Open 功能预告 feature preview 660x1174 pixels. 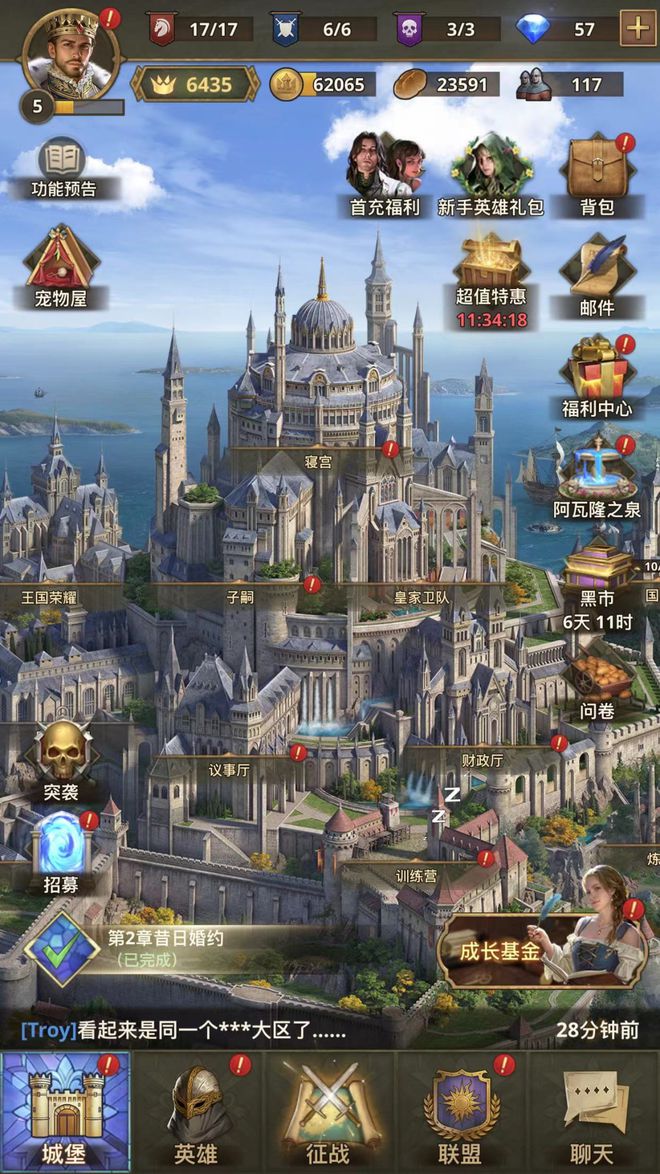[x=62, y=167]
